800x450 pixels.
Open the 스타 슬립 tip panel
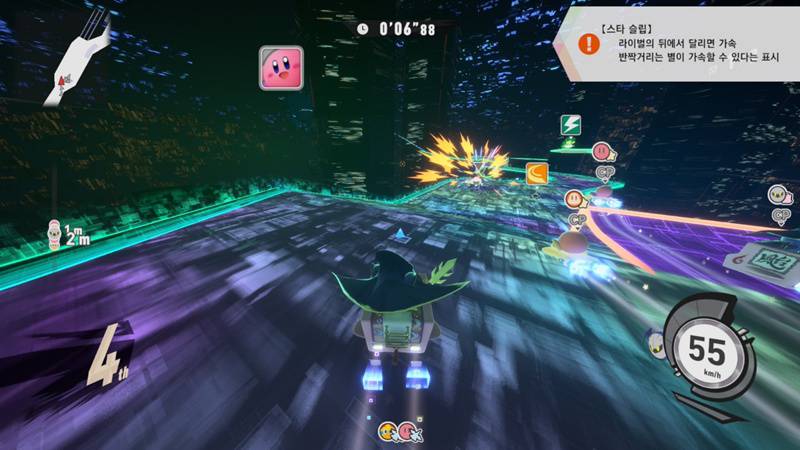click(x=680, y=45)
